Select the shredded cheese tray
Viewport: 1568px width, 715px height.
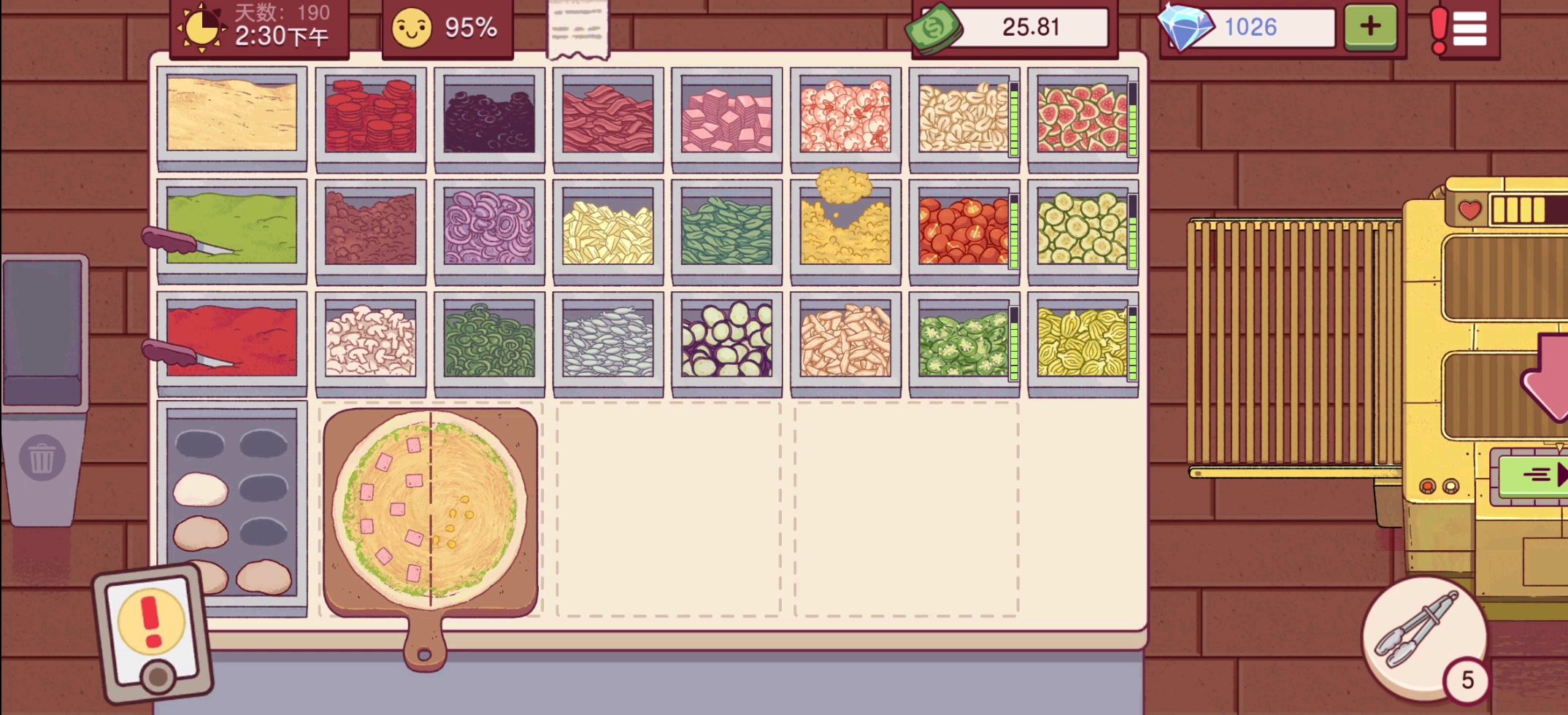pos(232,114)
